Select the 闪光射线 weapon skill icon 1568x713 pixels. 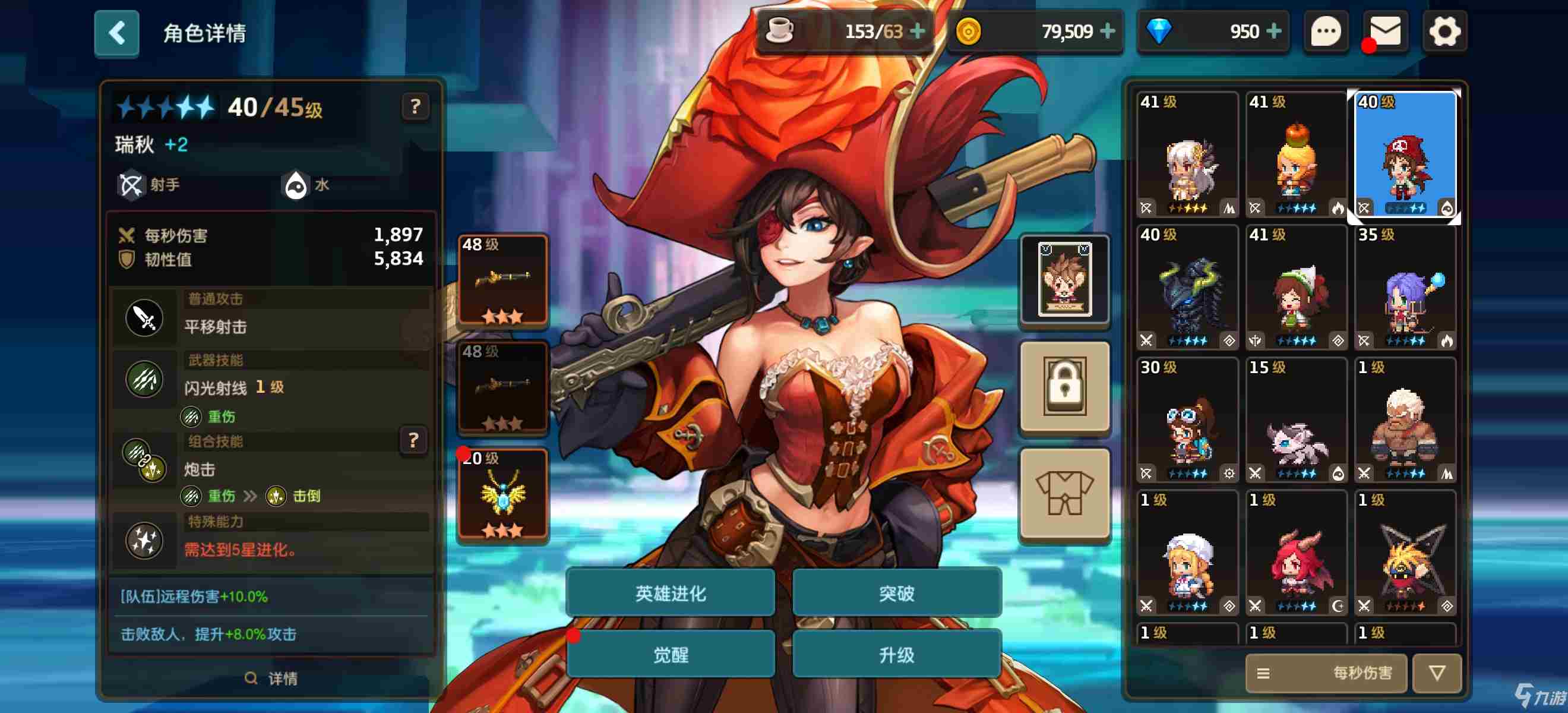pos(145,378)
